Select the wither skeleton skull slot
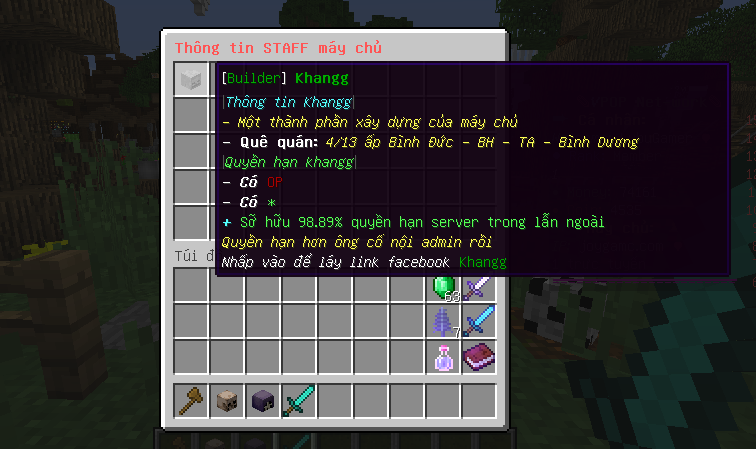The width and height of the screenshot is (756, 449). tap(263, 401)
